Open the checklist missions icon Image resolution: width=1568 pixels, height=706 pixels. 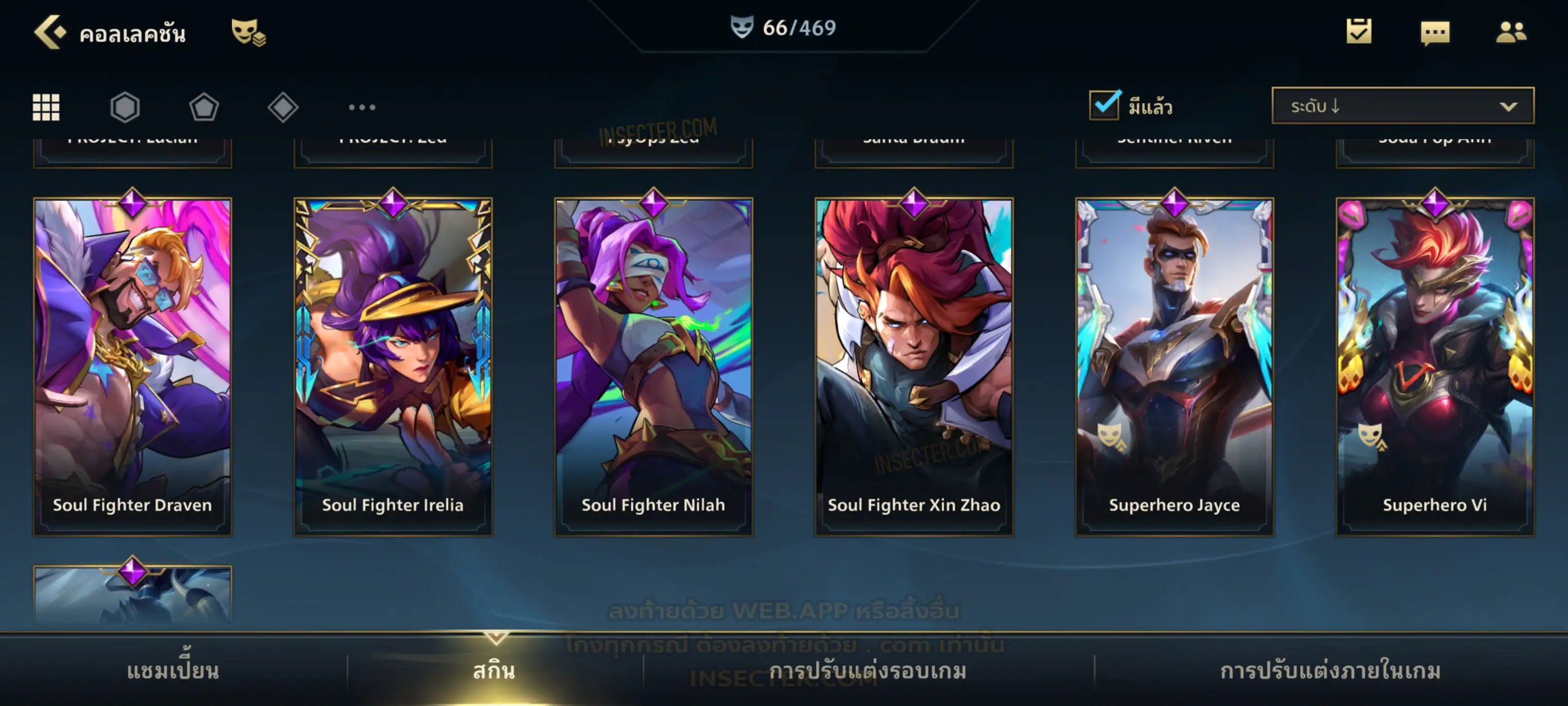(x=1359, y=32)
